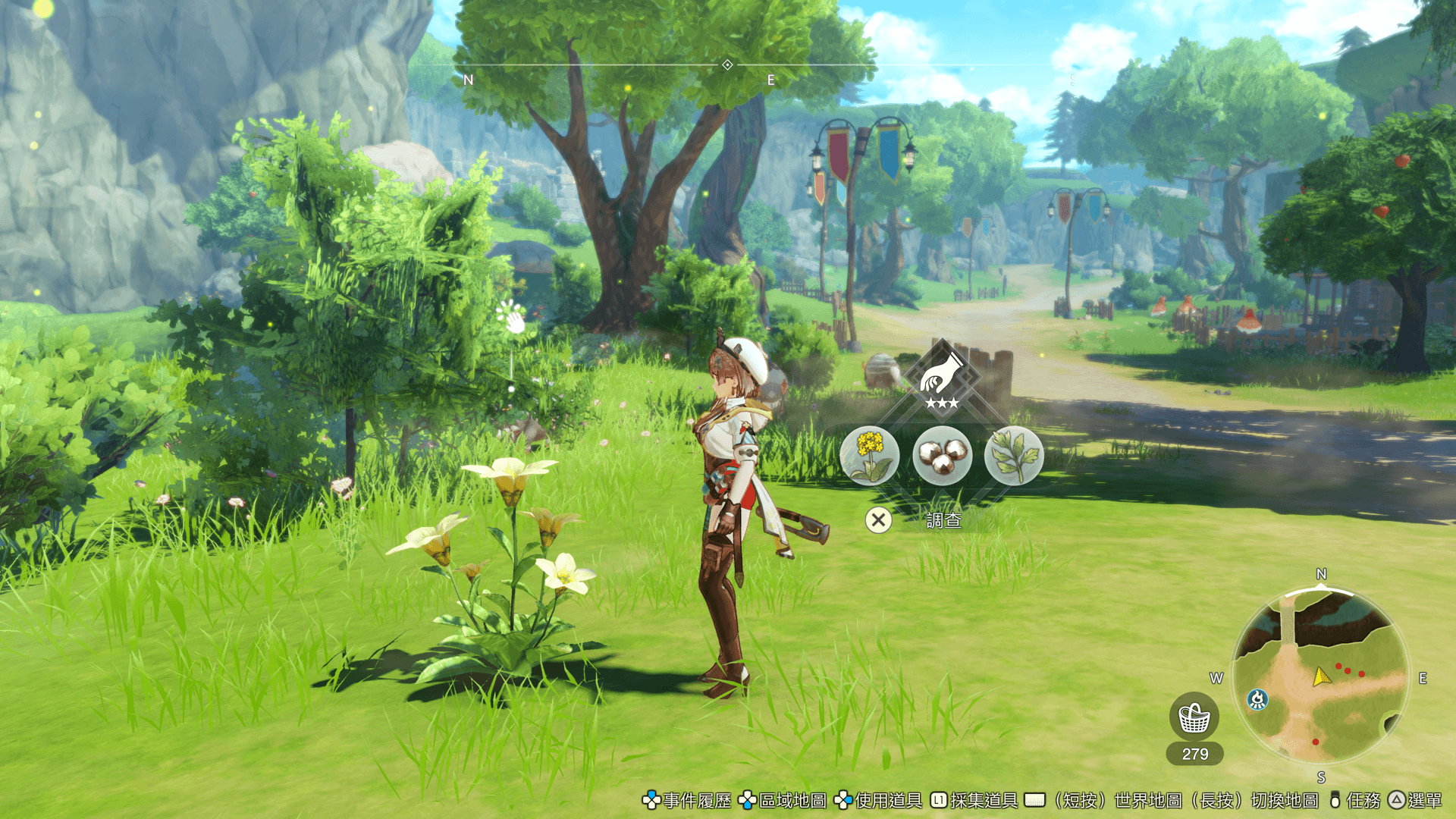Open the circular minimap
The width and height of the screenshot is (1456, 819).
[x=1320, y=676]
